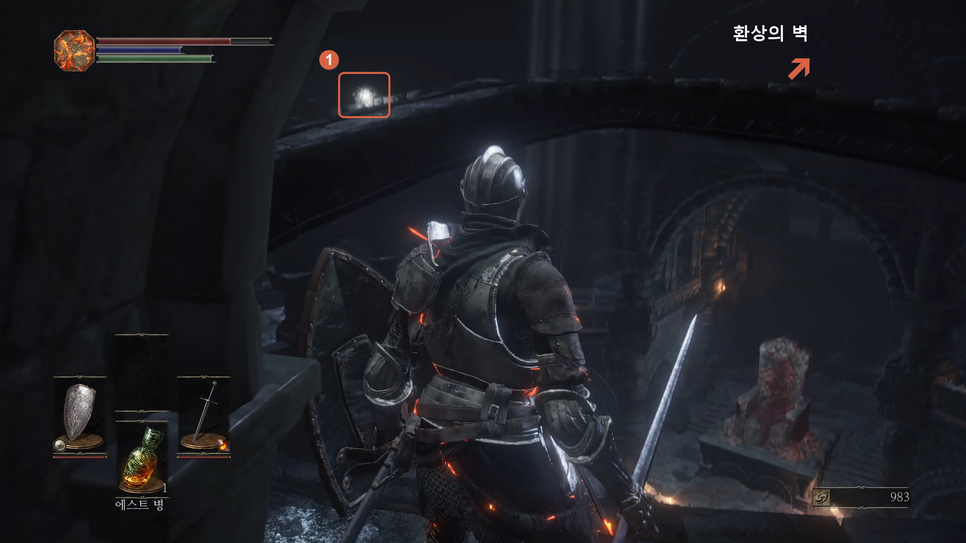Viewport: 966px width, 543px height.
Task: Select the sword in the right-hand slot
Action: click(203, 416)
